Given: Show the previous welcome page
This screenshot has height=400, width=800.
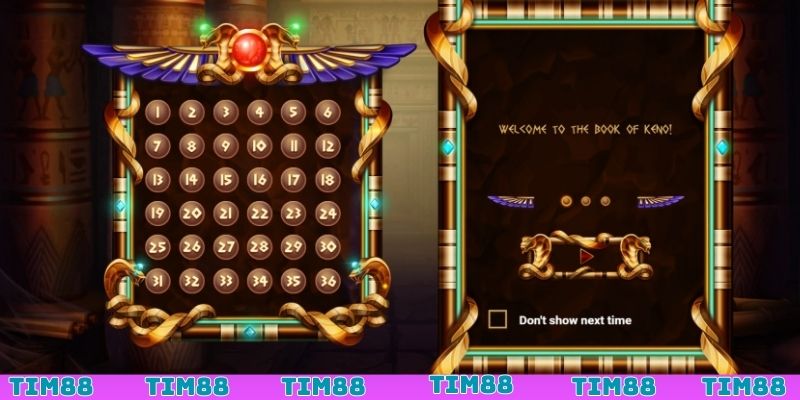Looking at the screenshot, I should (510, 201).
